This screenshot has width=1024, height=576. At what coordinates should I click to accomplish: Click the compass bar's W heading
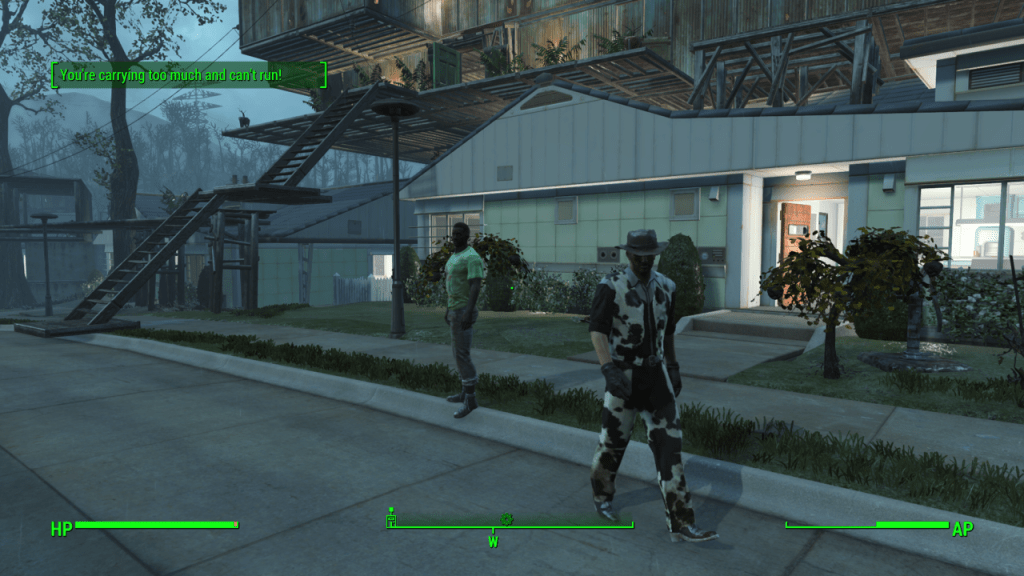(493, 541)
